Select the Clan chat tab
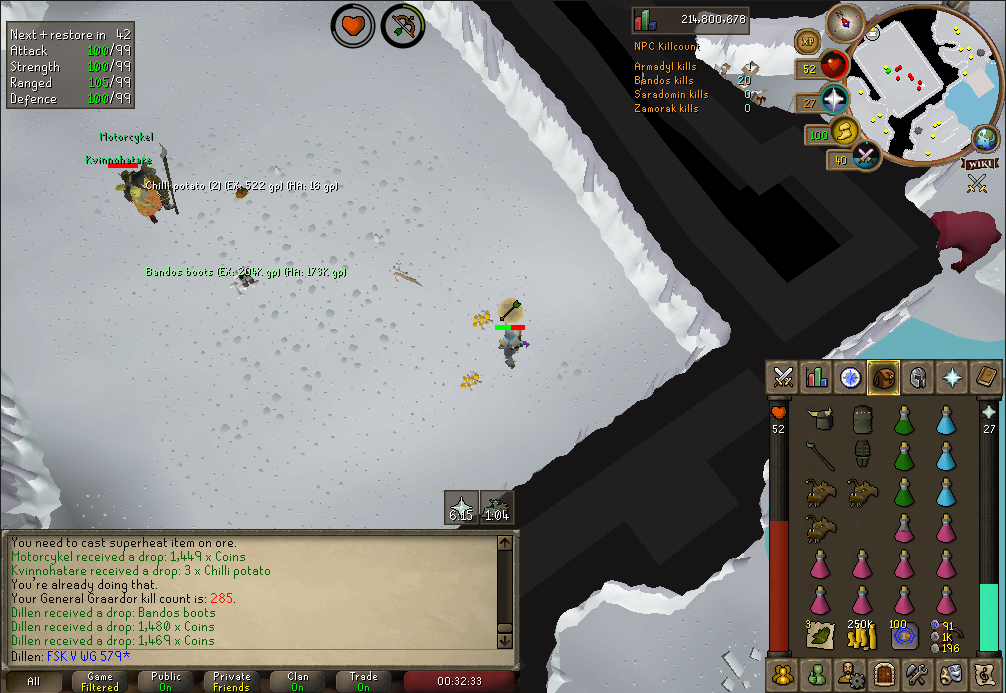 click(x=298, y=682)
